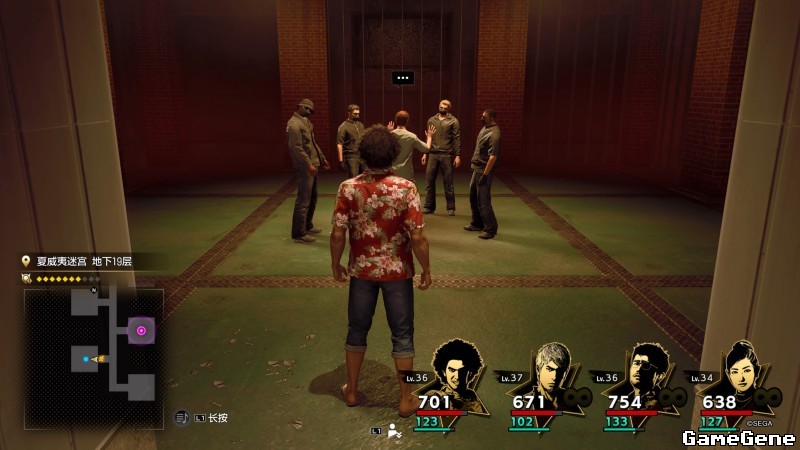Click the speech bubble above the NPC group
The width and height of the screenshot is (800, 450).
pos(402,77)
